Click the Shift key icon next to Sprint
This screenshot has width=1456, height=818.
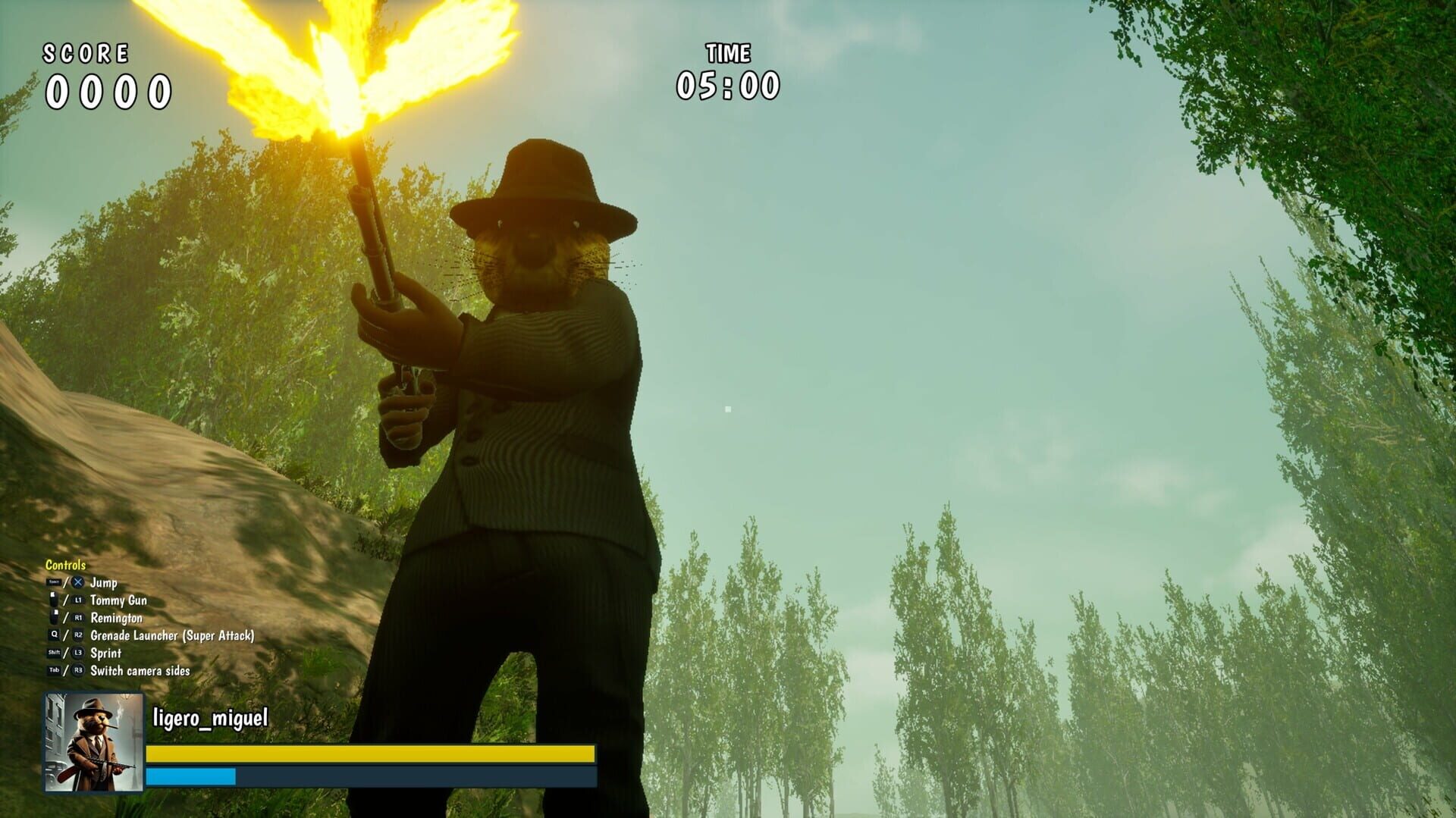pos(54,652)
